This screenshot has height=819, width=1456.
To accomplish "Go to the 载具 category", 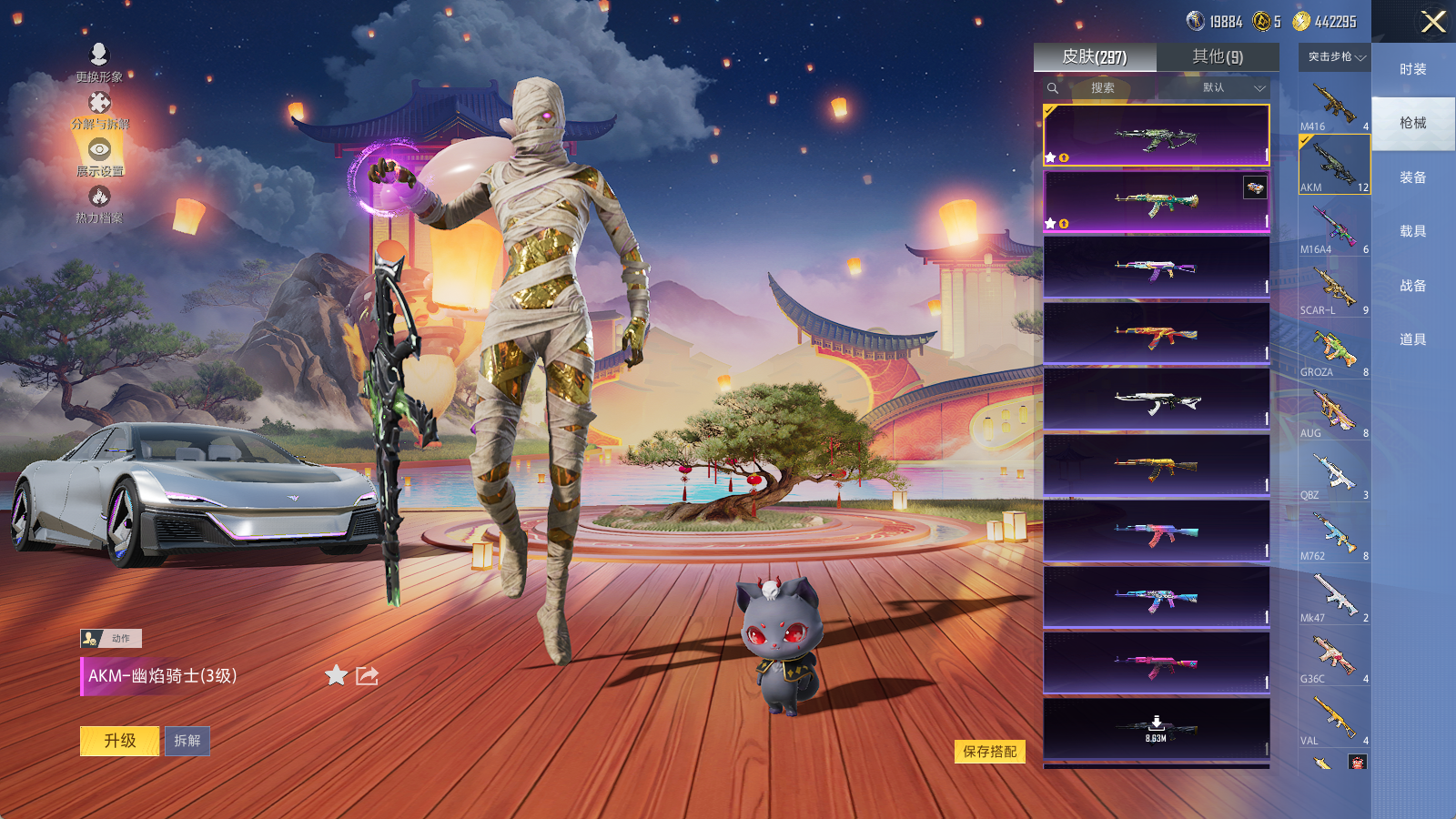I will tap(1412, 231).
